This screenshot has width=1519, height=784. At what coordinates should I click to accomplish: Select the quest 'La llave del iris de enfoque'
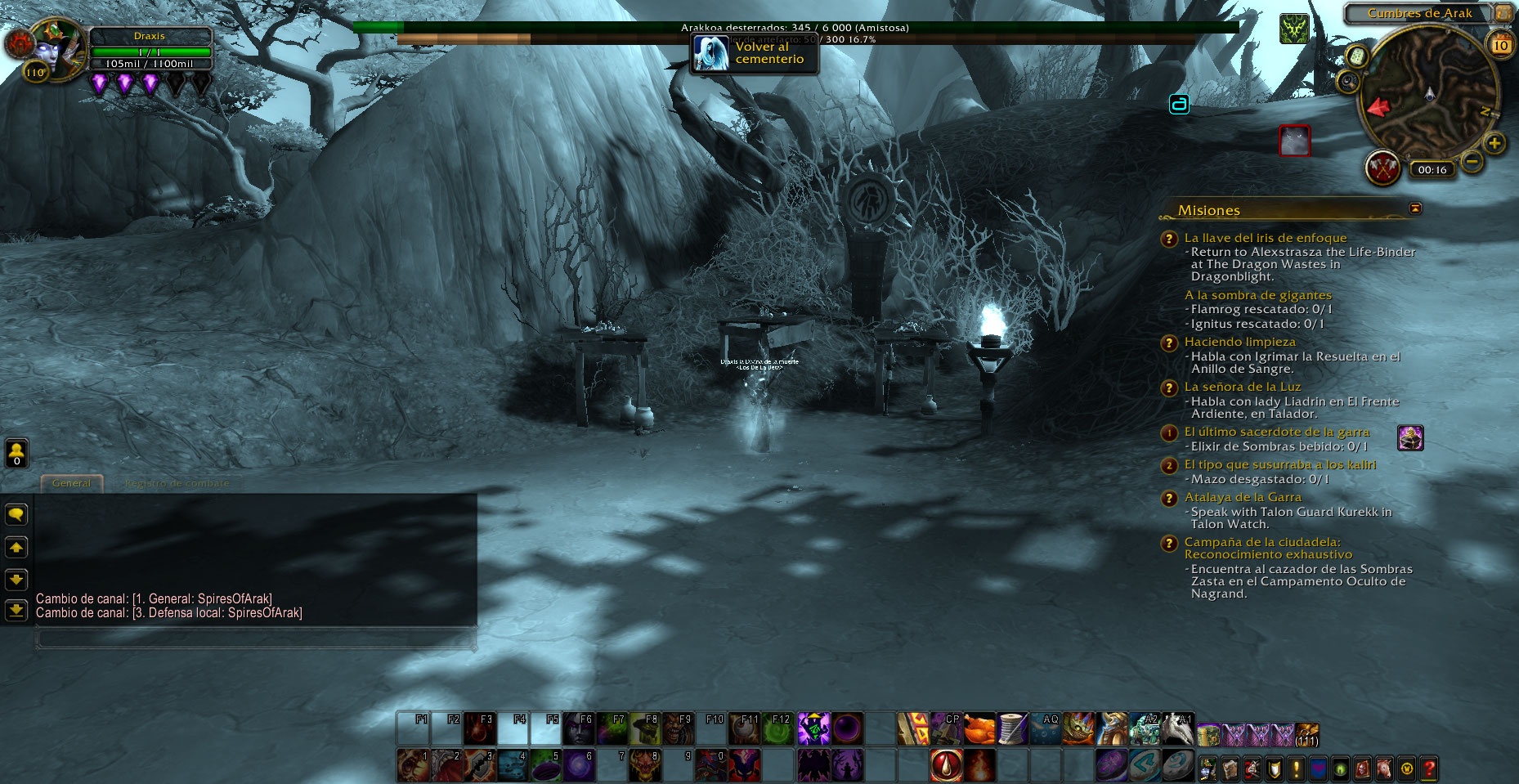[x=1265, y=238]
